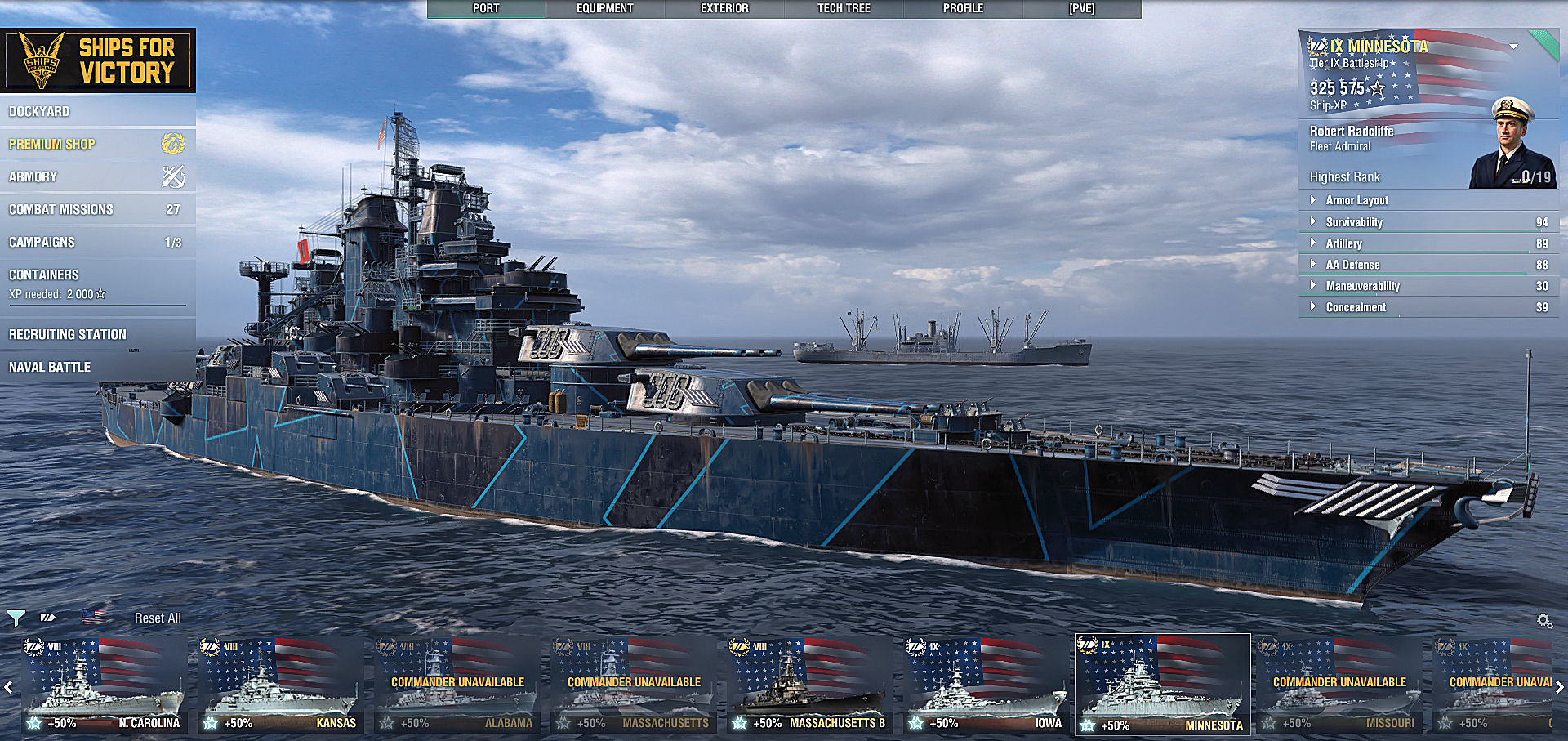Visit the Premium Shop
Viewport: 1568px width, 741px height.
pos(52,144)
